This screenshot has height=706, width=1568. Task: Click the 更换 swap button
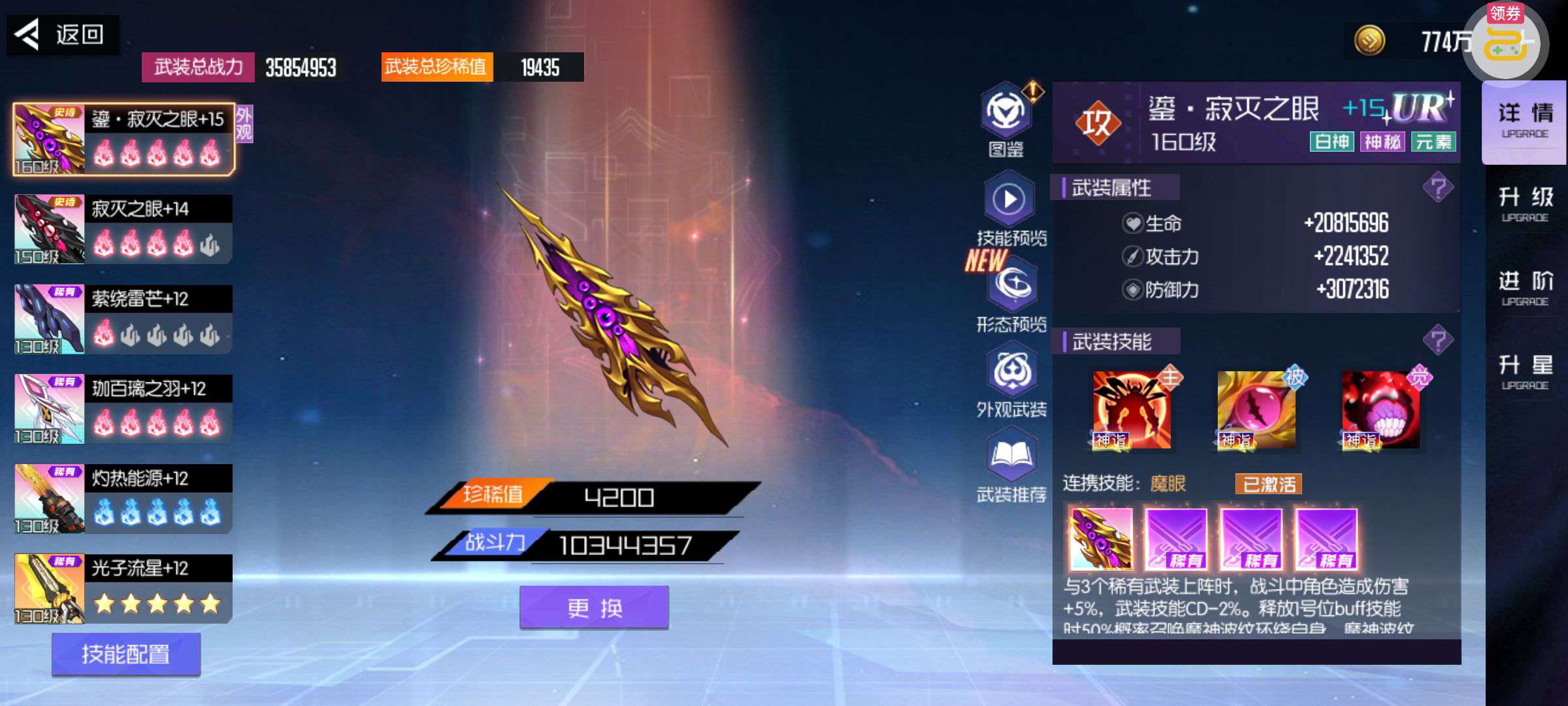click(x=594, y=608)
